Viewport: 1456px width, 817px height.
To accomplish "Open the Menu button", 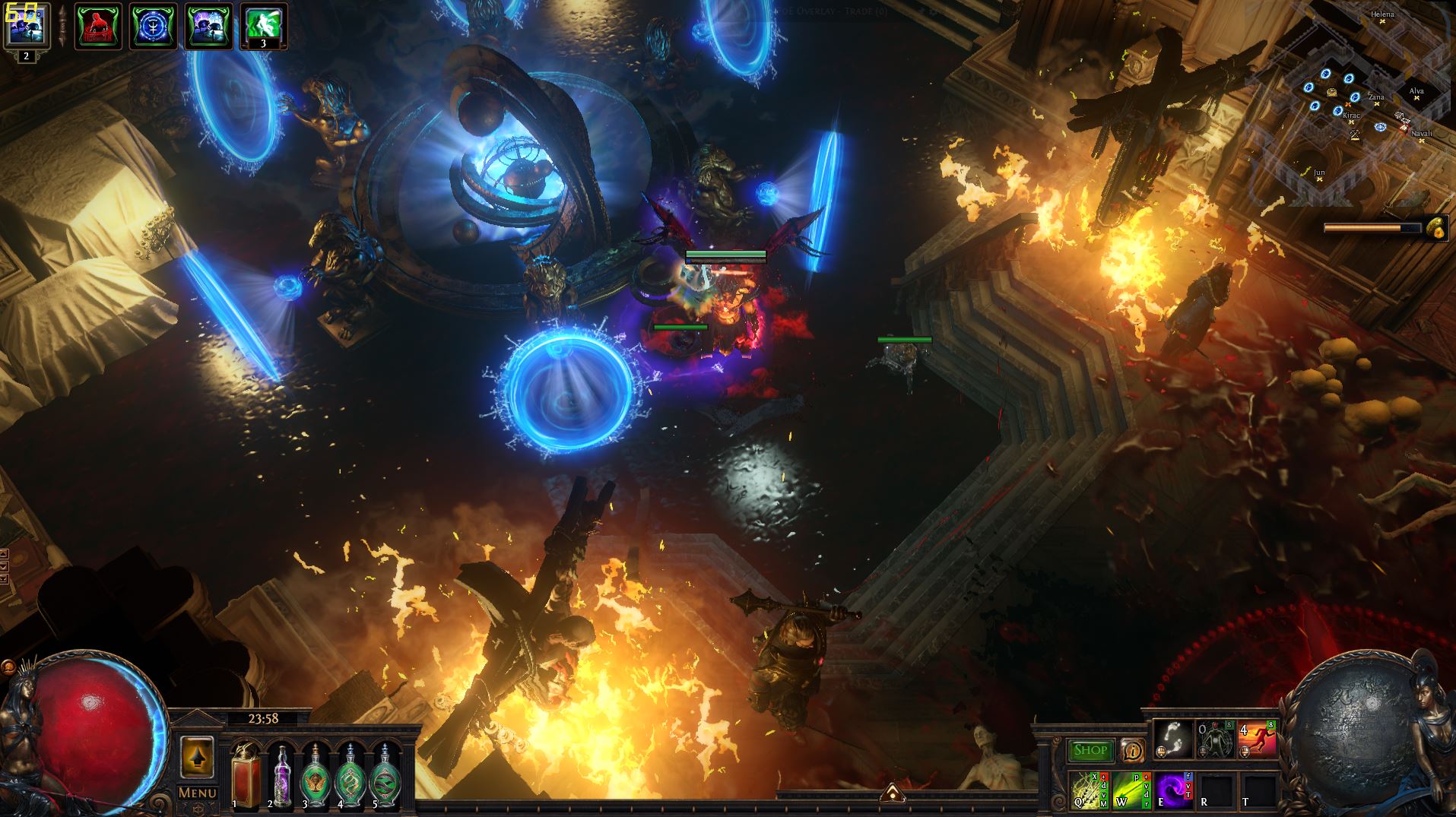I will [198, 793].
